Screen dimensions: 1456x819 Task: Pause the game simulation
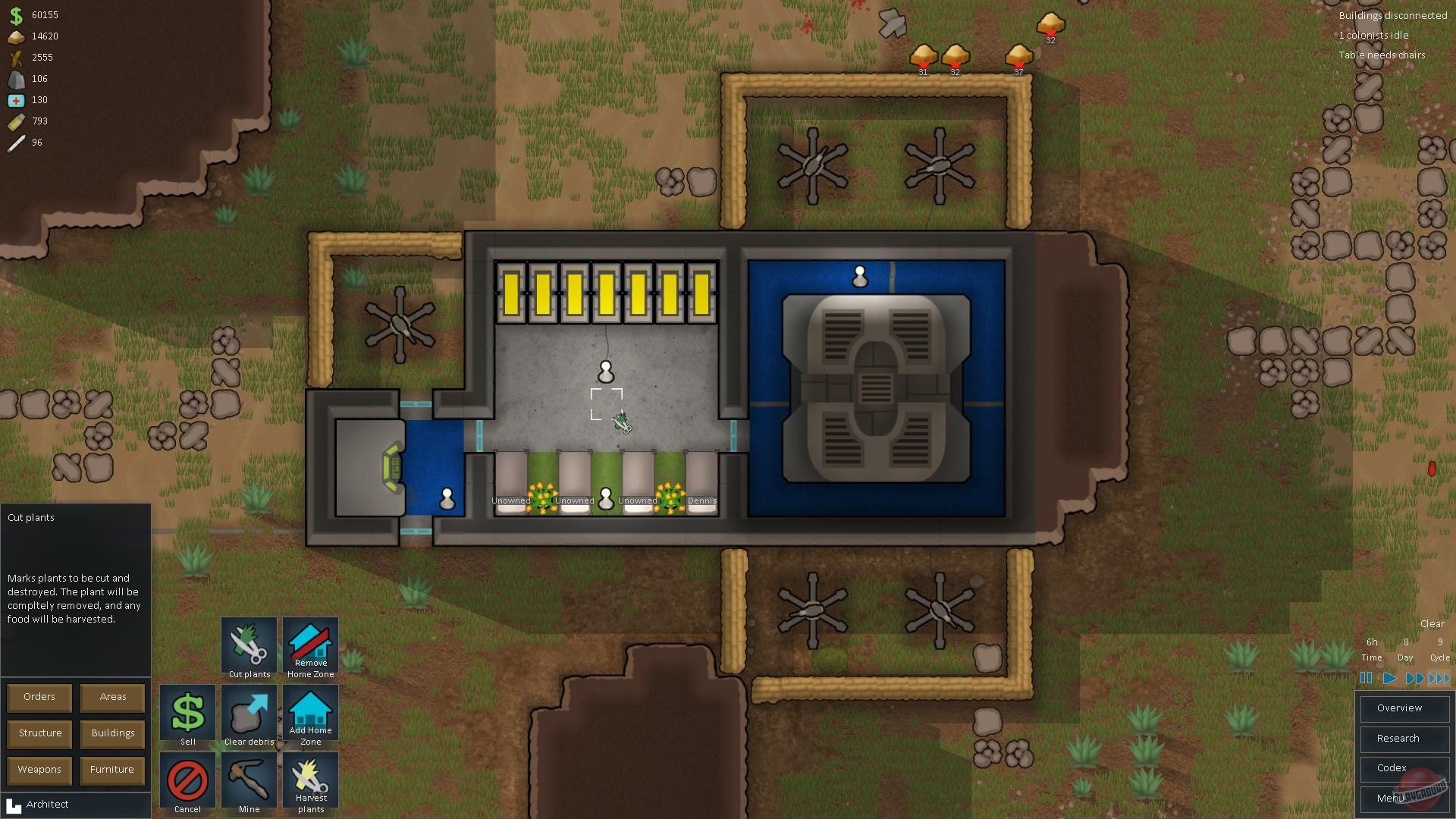(1367, 679)
